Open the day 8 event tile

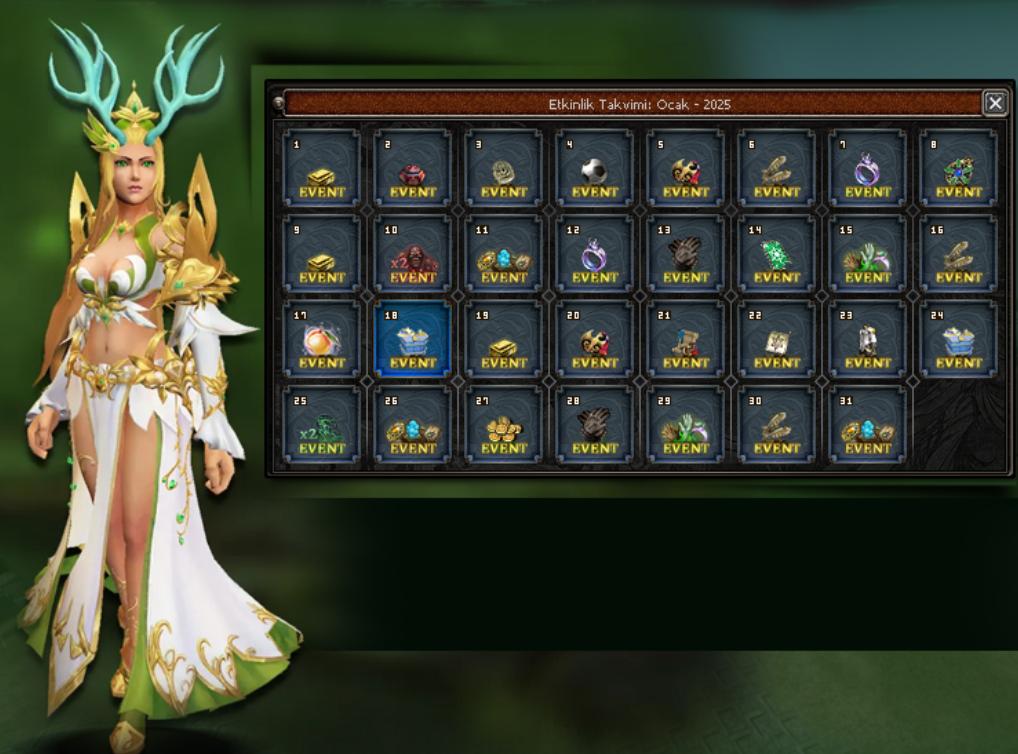coord(959,169)
